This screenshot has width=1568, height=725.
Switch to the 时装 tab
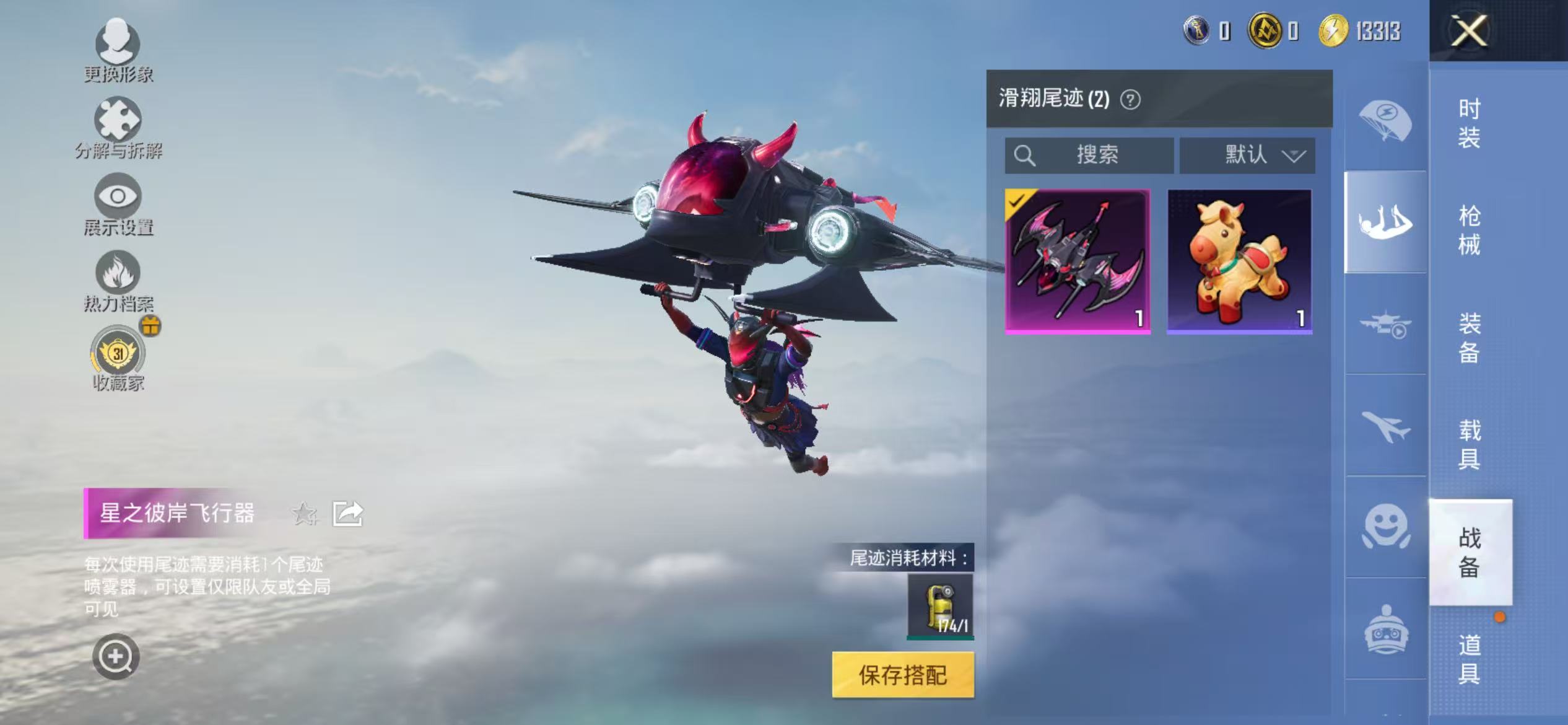pyautogui.click(x=1471, y=126)
